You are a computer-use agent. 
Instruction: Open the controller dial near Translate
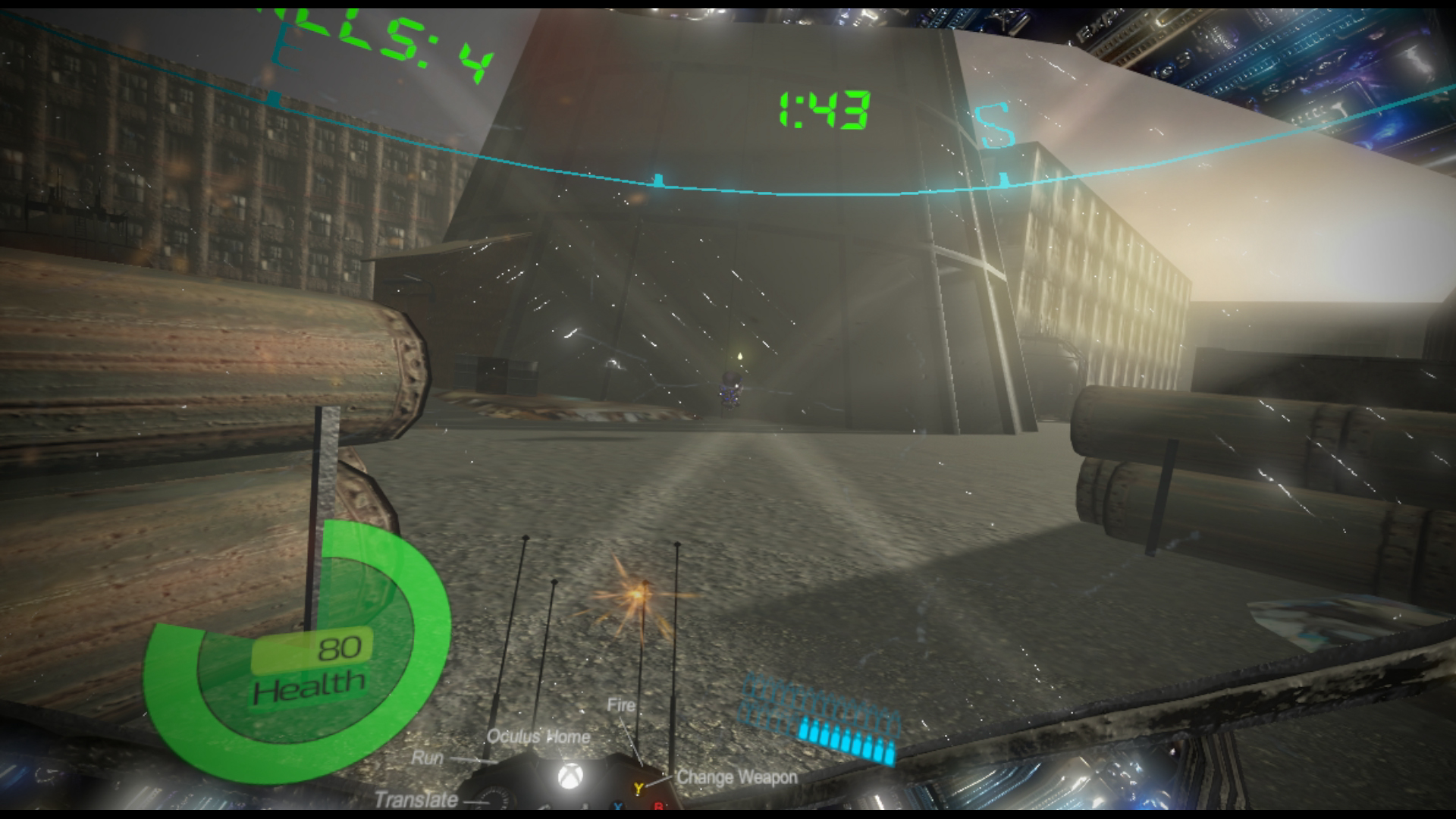pos(494,798)
